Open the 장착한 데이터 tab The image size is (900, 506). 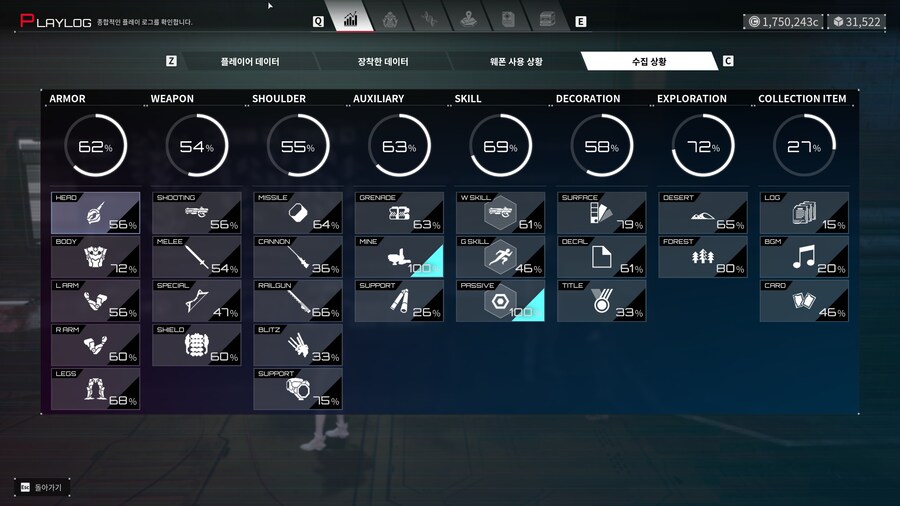pos(383,62)
